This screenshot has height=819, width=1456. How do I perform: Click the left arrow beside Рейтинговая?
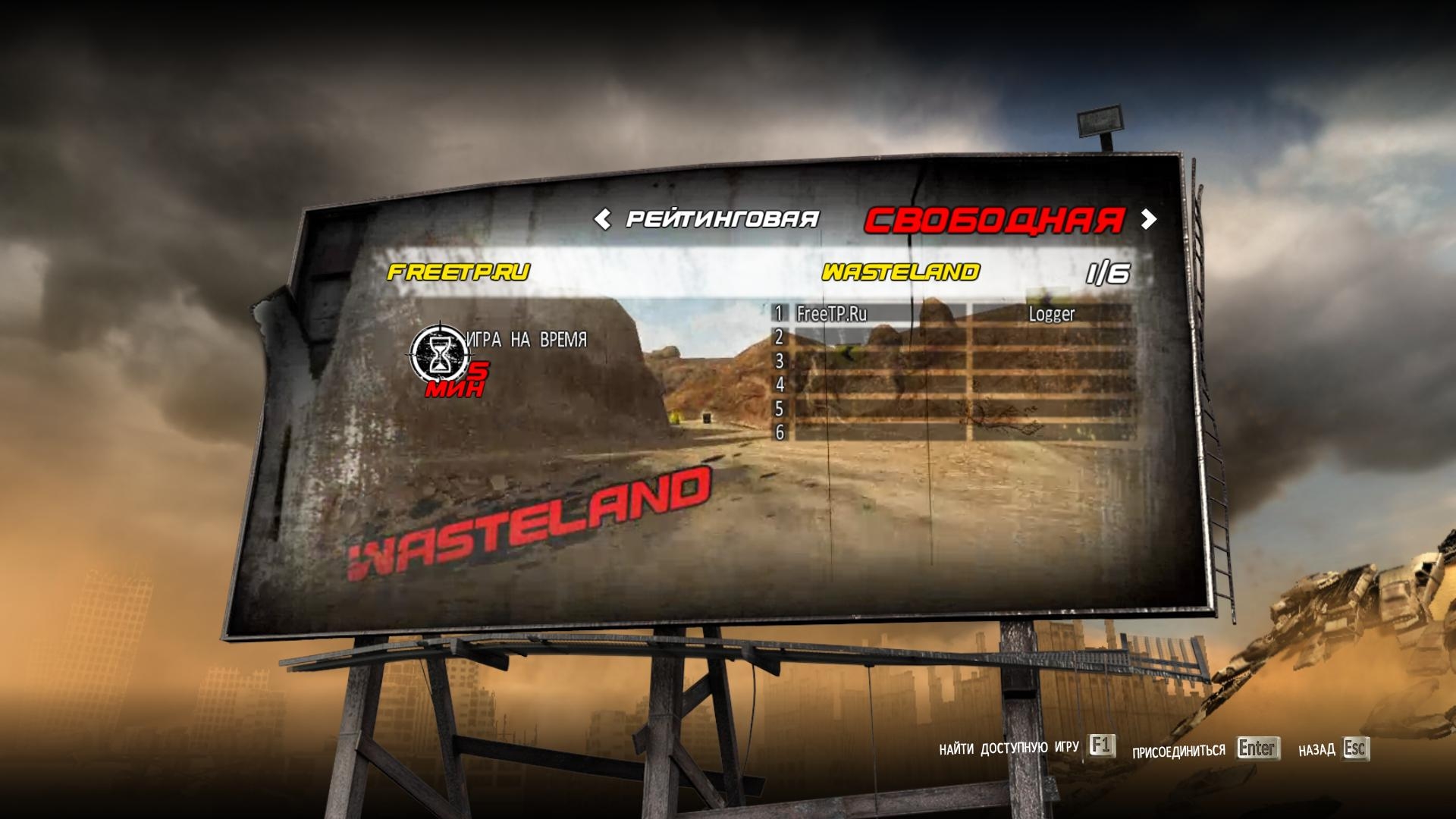[602, 220]
